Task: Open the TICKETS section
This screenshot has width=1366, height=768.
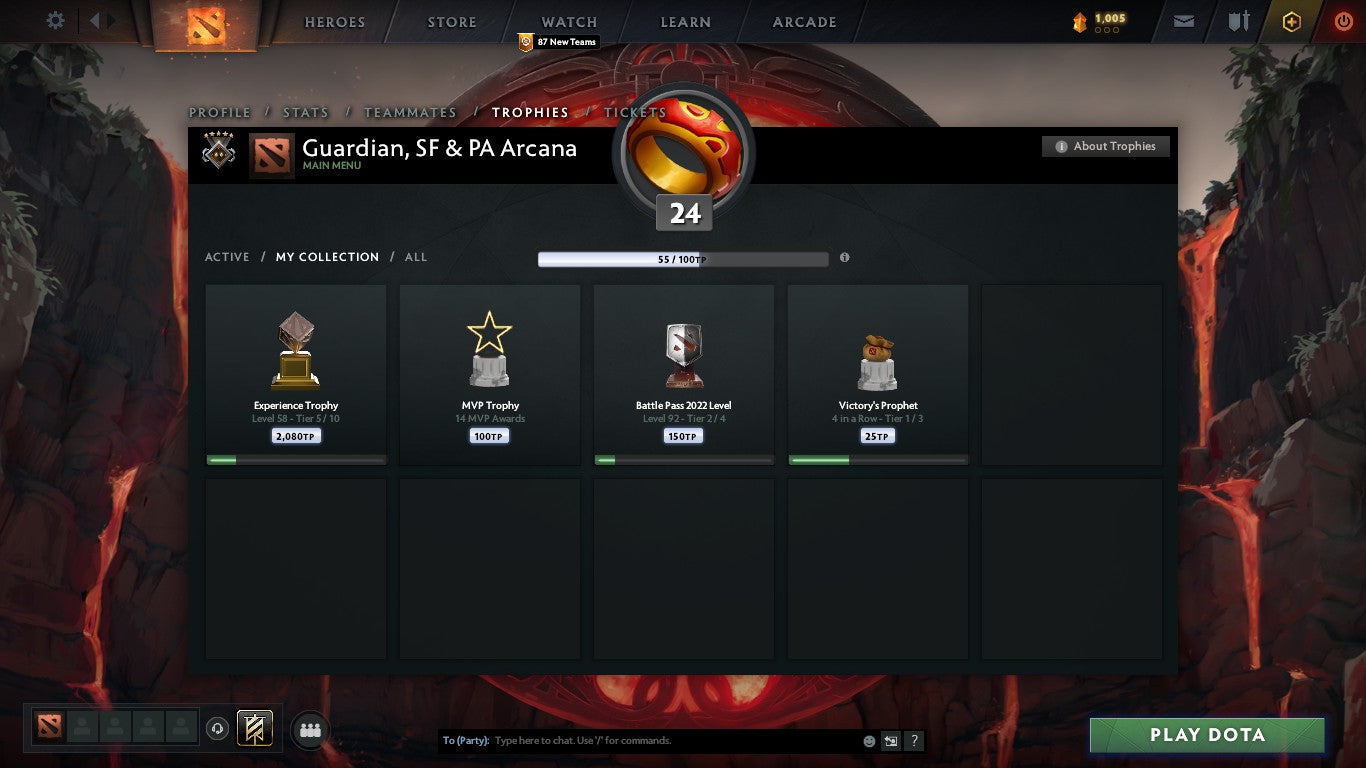Action: [x=635, y=113]
